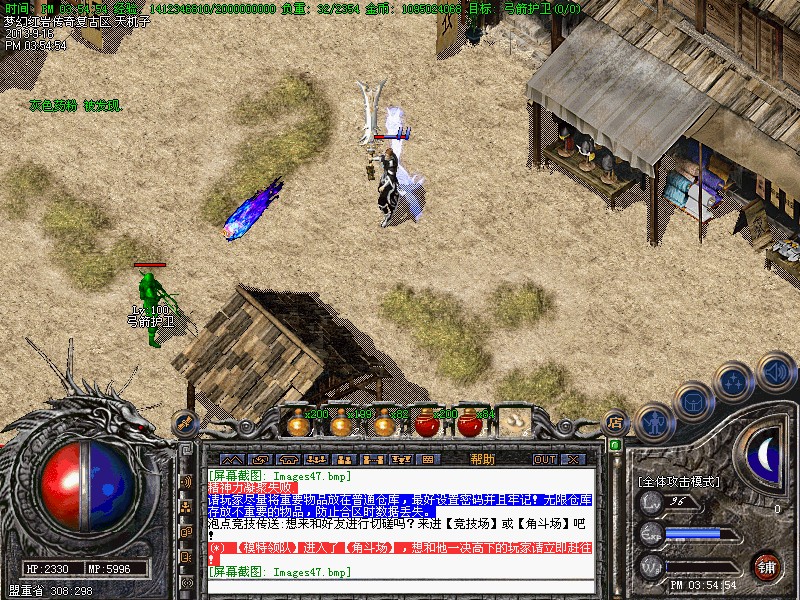Click the satellite icon by the dragon
Screen dimensions: 800x600
(186, 423)
